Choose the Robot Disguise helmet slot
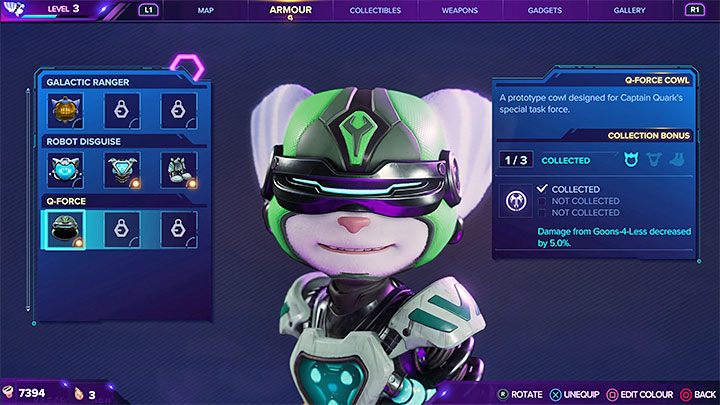This screenshot has height=405, width=720. 66,171
